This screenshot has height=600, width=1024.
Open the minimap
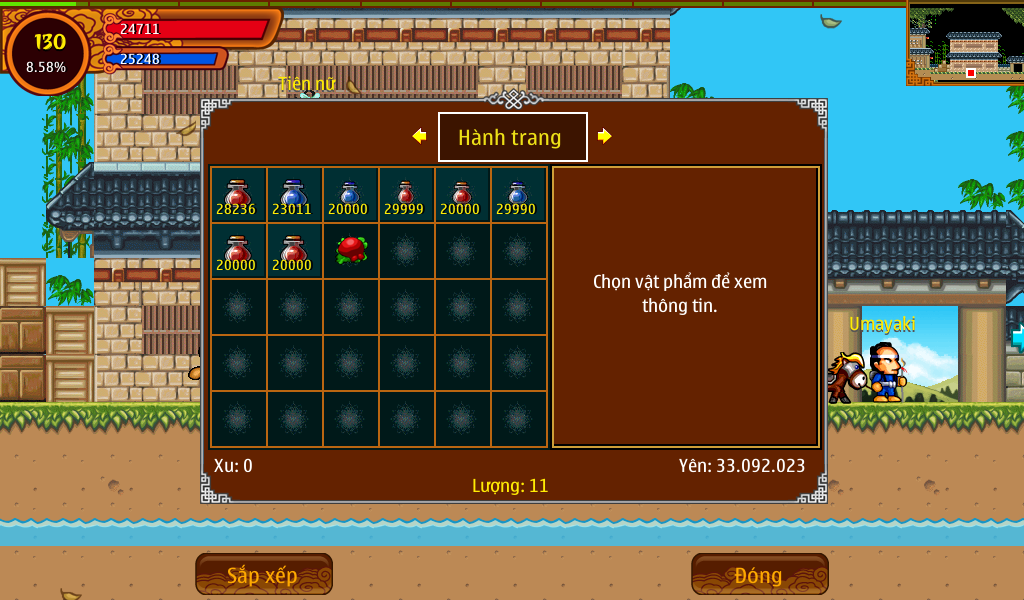(x=965, y=43)
